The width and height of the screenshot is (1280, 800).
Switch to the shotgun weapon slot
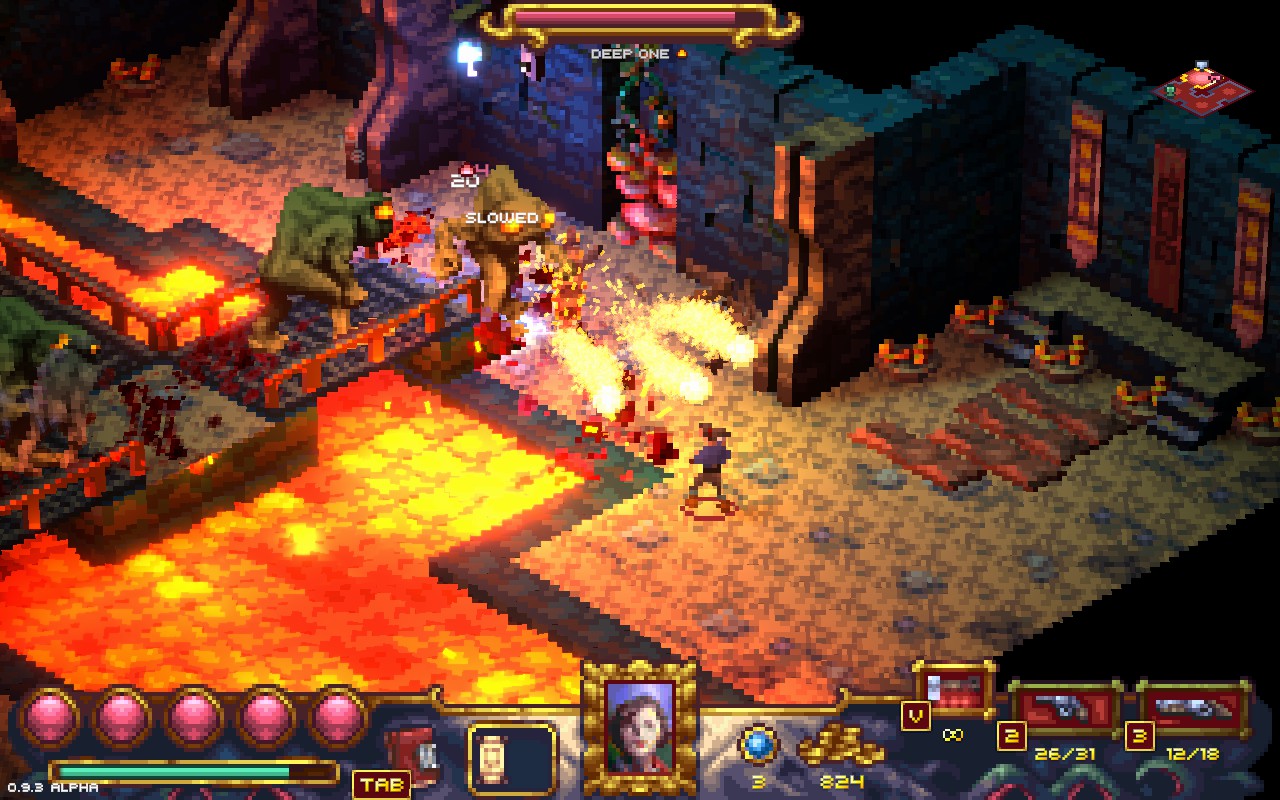(x=1195, y=709)
